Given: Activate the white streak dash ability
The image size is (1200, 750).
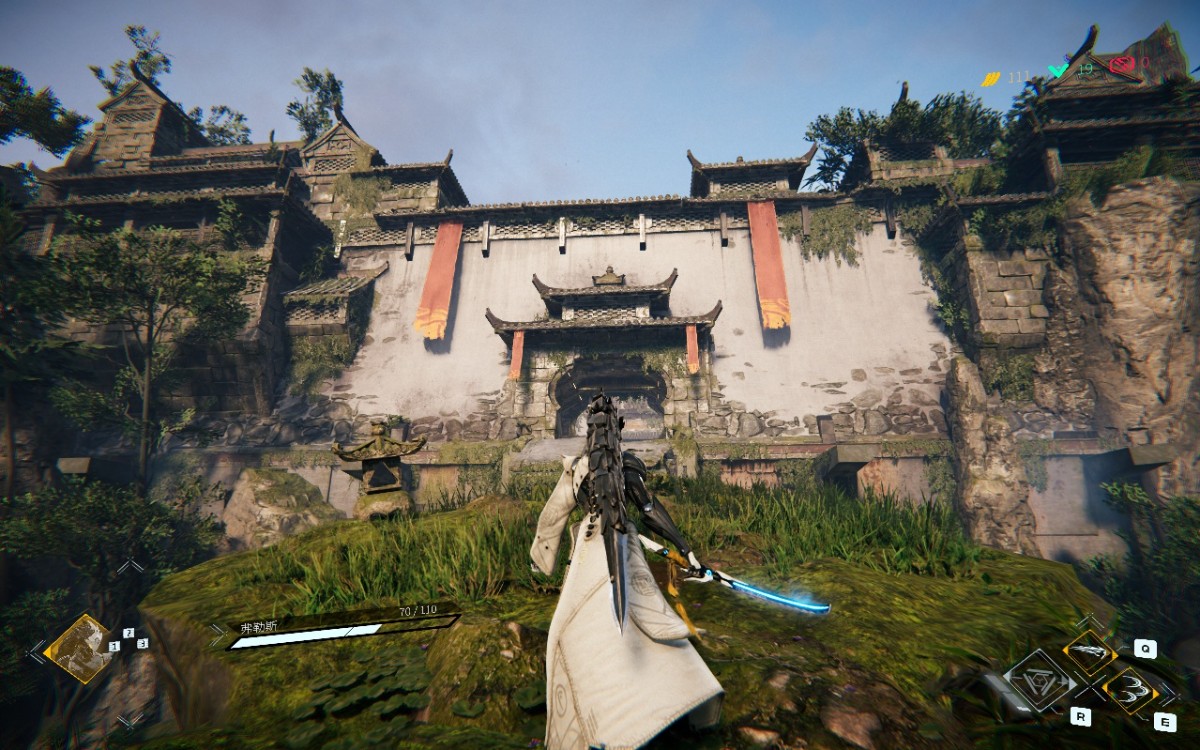Looking at the screenshot, I should (x=1089, y=652).
